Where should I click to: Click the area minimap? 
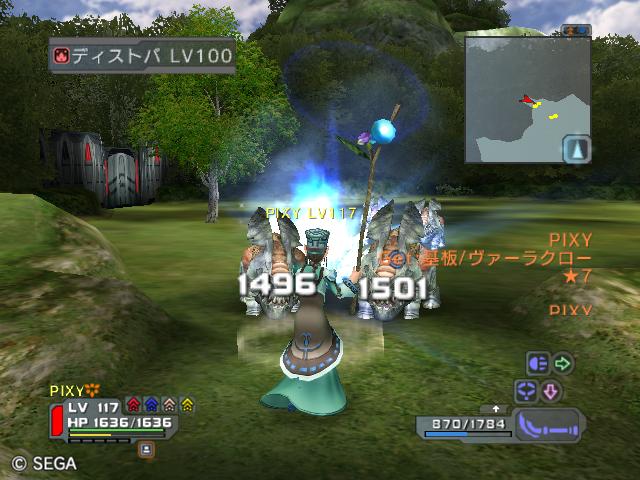(527, 99)
